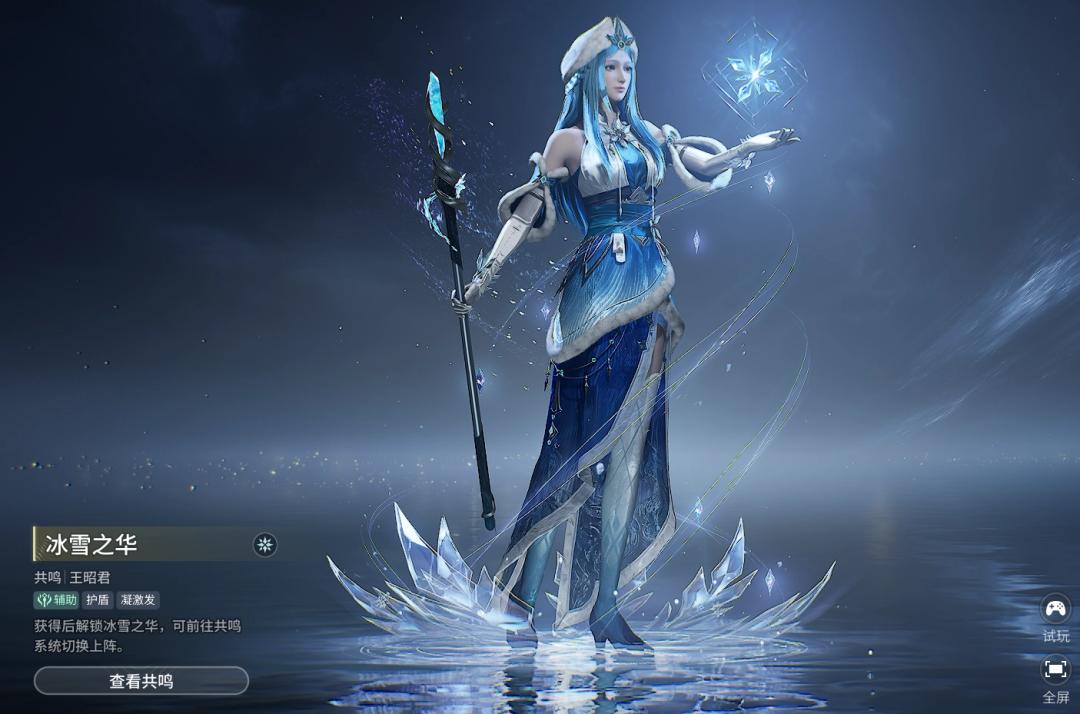The width and height of the screenshot is (1080, 714).
Task: Open the 查看共鸣 resonance details
Action: click(x=141, y=681)
